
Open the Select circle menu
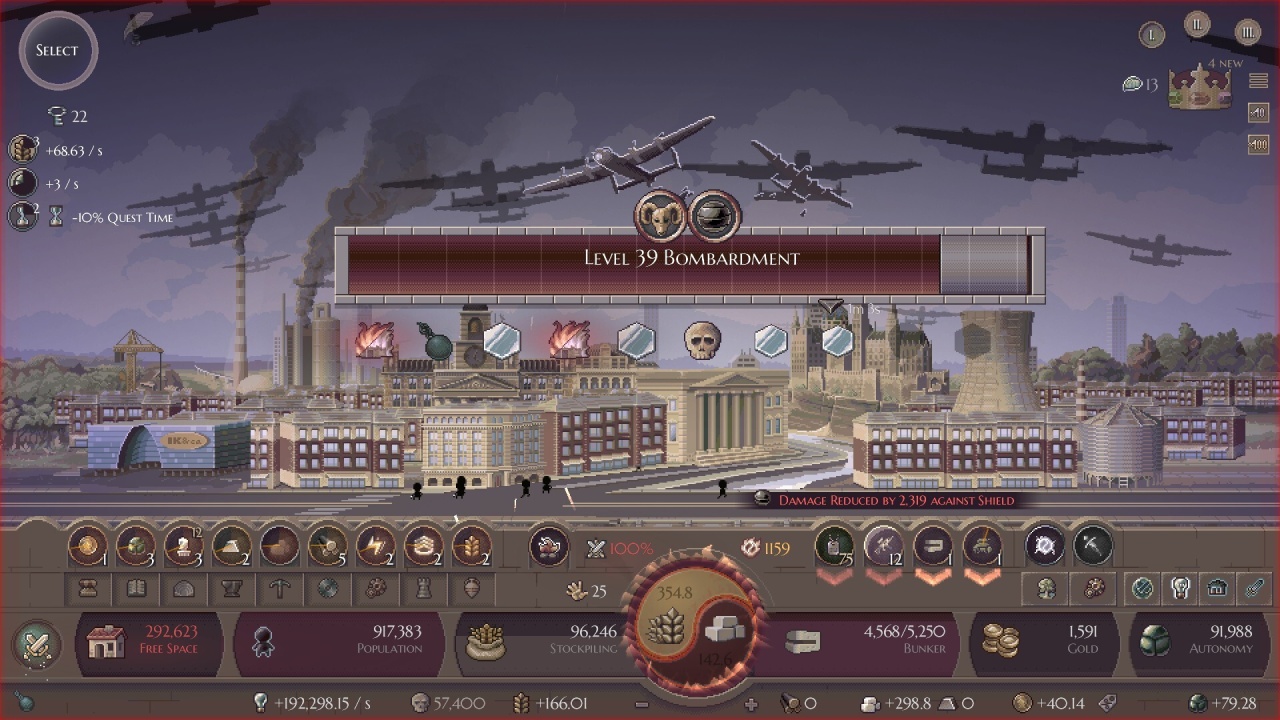(x=56, y=51)
